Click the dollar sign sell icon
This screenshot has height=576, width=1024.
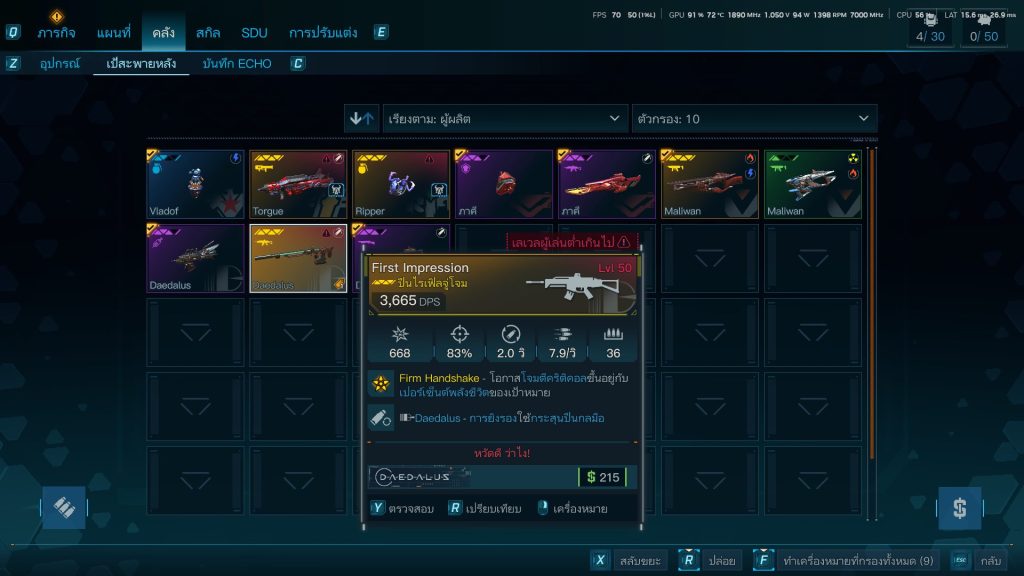click(959, 508)
